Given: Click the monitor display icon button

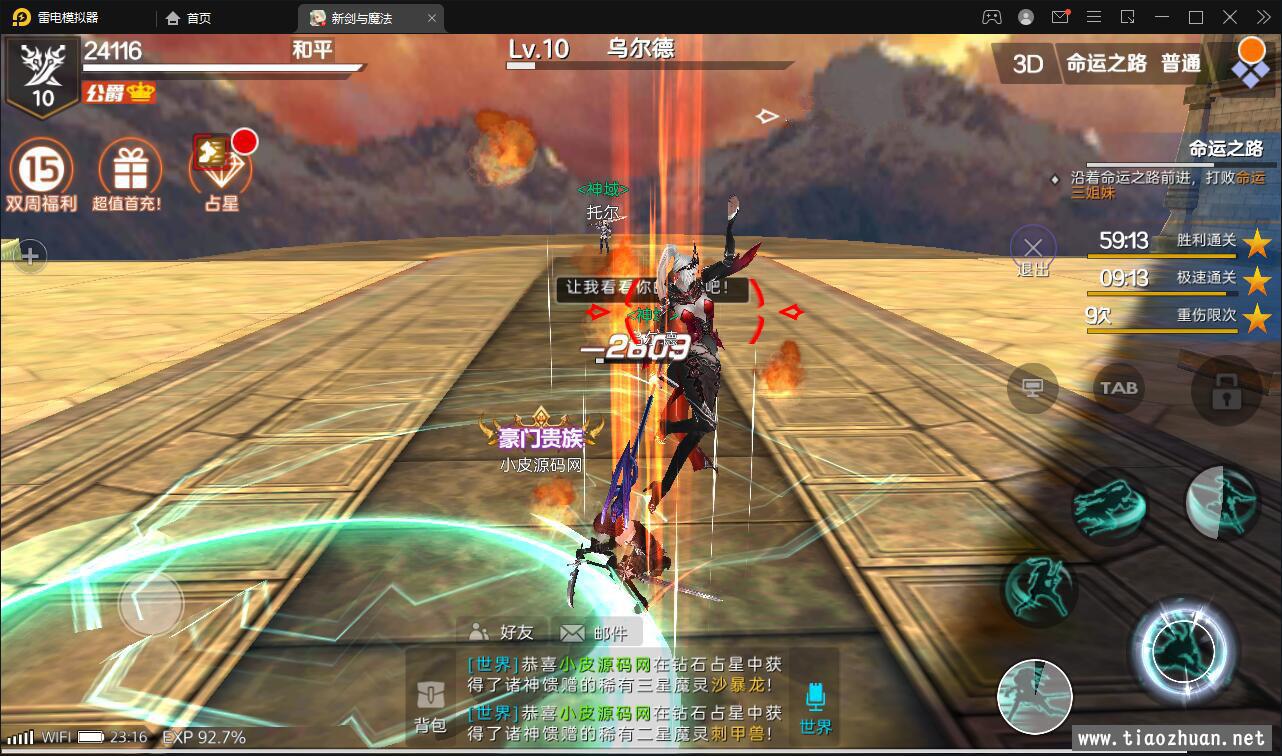Looking at the screenshot, I should click(x=1033, y=388).
